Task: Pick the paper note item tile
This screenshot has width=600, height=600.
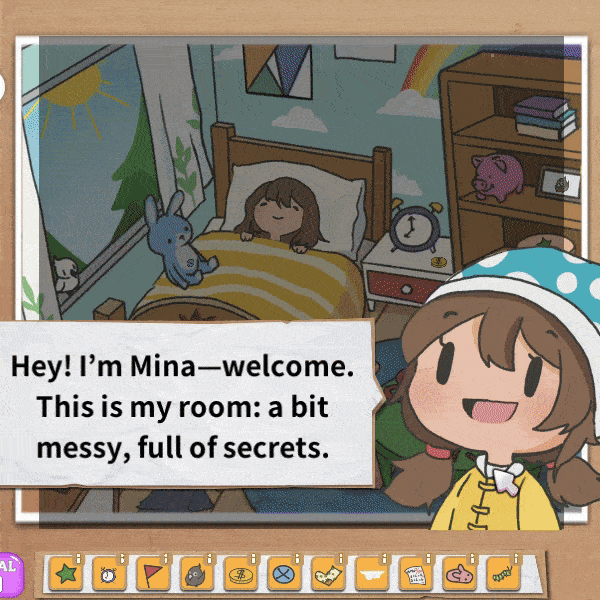Action: [x=414, y=575]
